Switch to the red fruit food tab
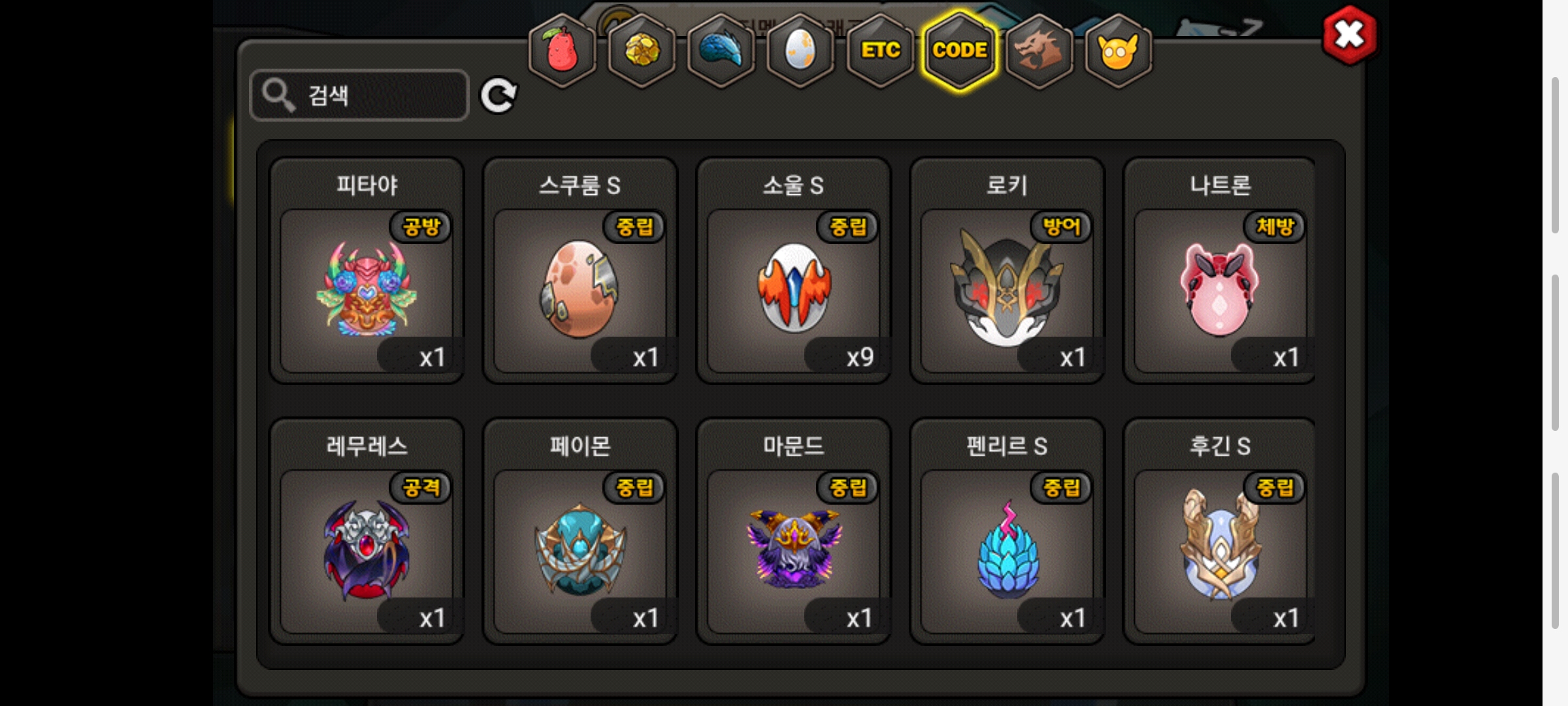This screenshot has width=1568, height=706. pos(562,51)
